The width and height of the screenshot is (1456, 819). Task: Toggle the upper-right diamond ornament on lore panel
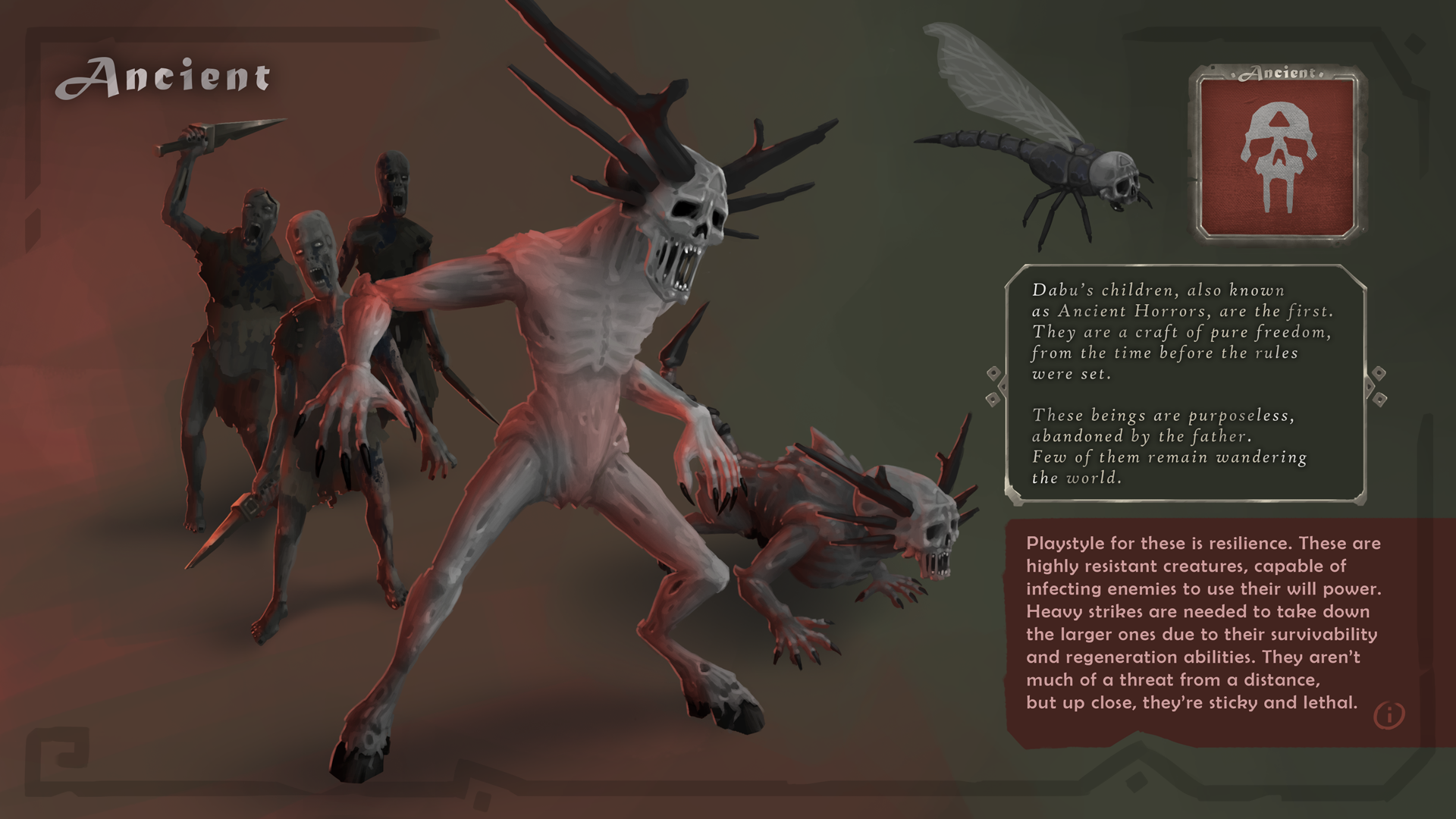(1378, 372)
